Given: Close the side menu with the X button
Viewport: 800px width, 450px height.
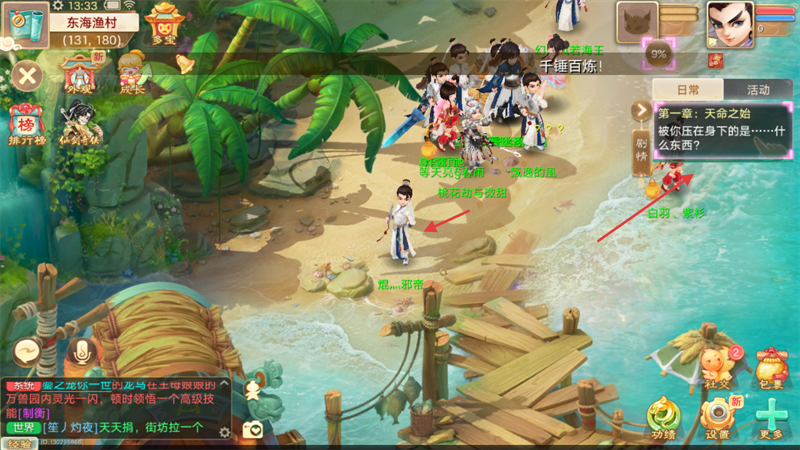Looking at the screenshot, I should [x=27, y=75].
